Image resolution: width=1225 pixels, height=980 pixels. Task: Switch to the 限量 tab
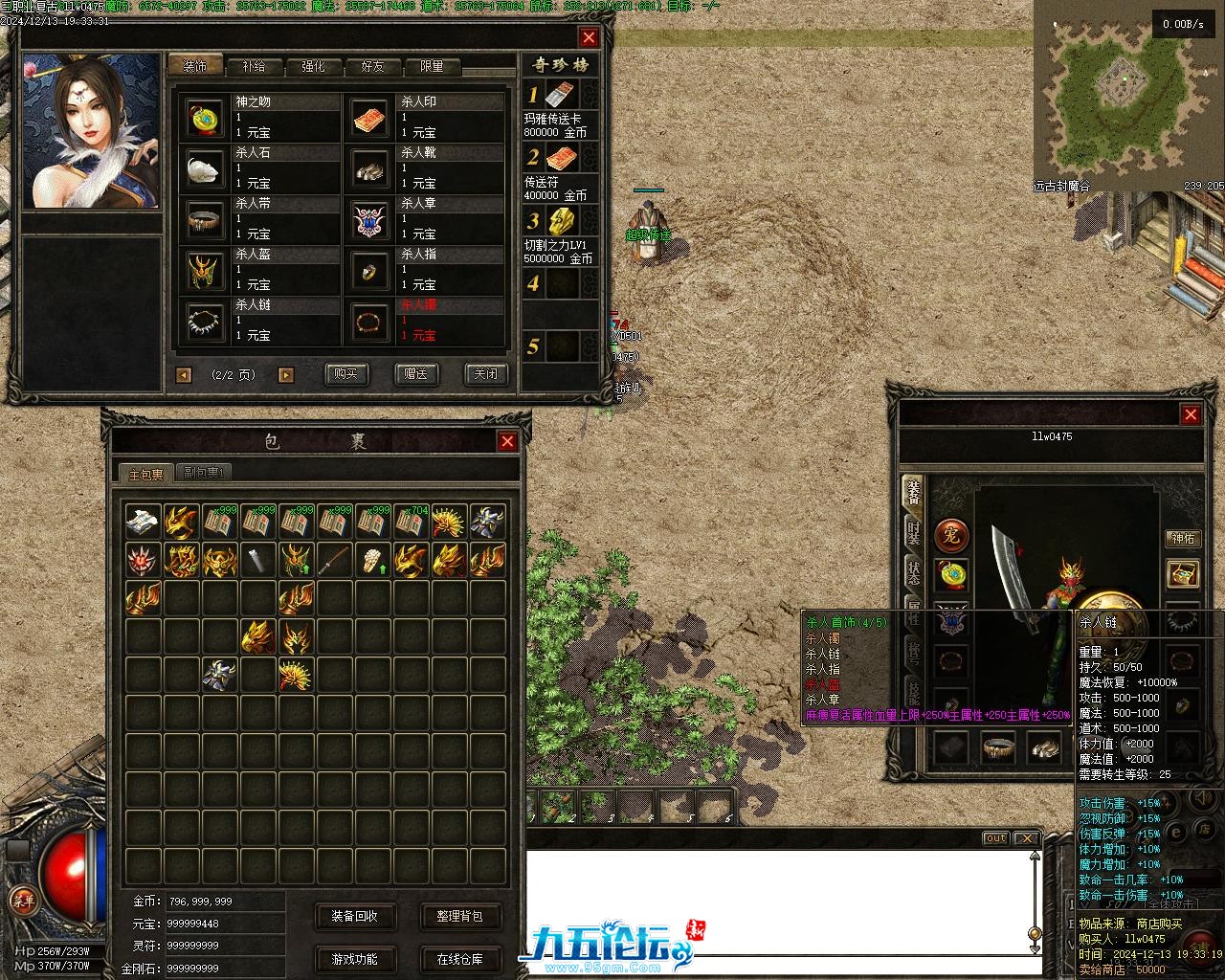(x=432, y=66)
